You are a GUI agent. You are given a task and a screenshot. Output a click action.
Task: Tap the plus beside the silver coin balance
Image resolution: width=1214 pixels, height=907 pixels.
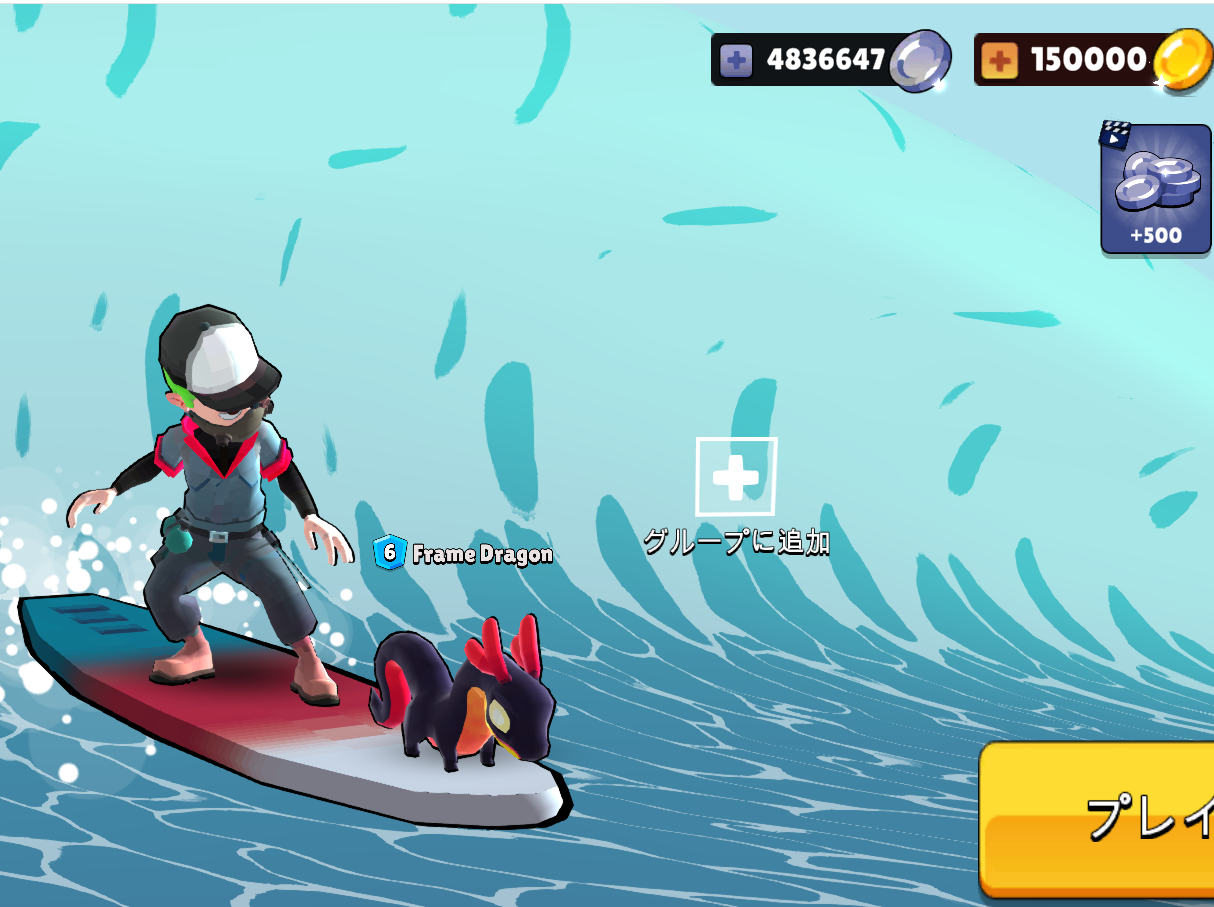737,61
